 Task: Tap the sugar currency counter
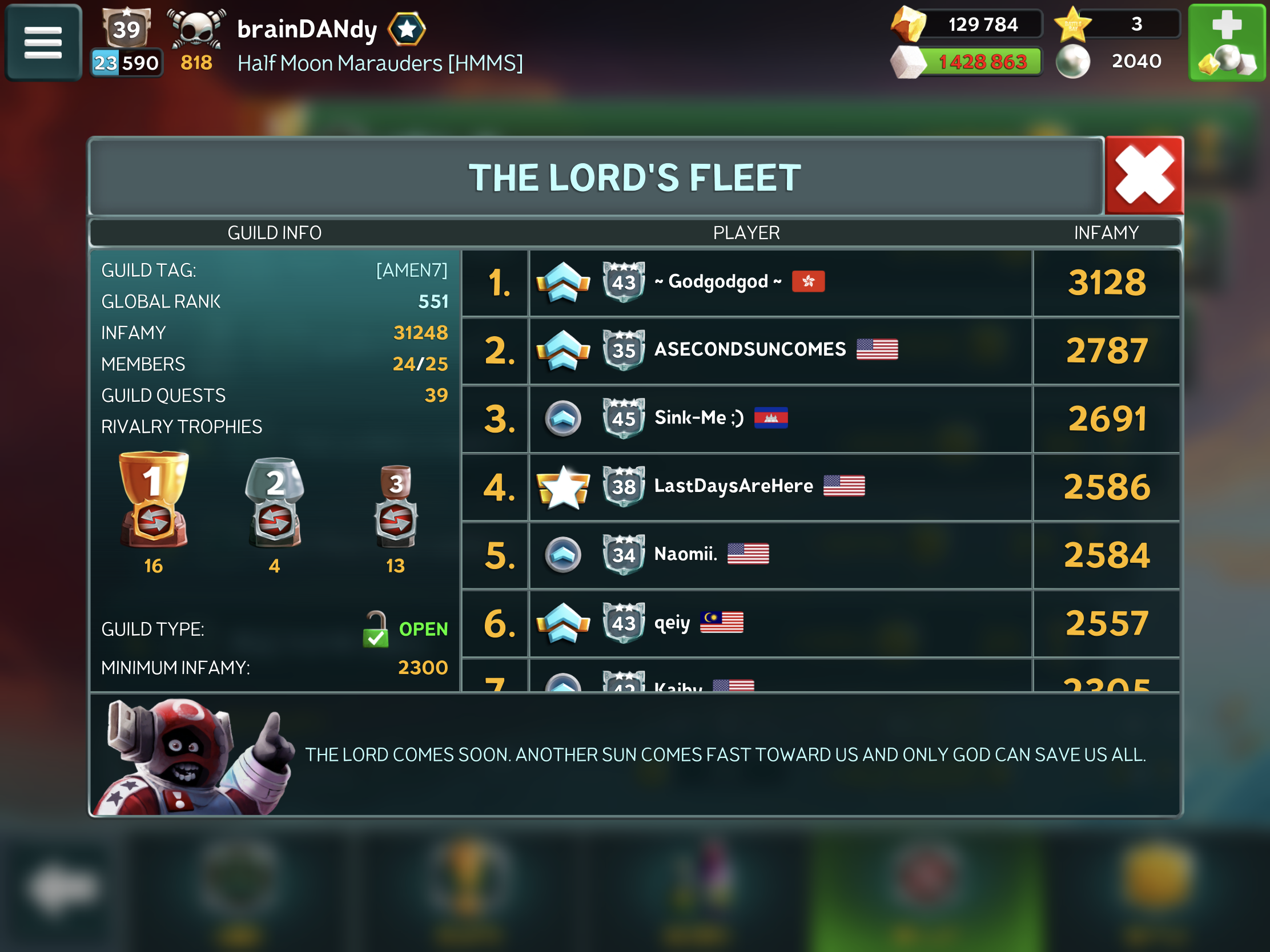tap(968, 62)
